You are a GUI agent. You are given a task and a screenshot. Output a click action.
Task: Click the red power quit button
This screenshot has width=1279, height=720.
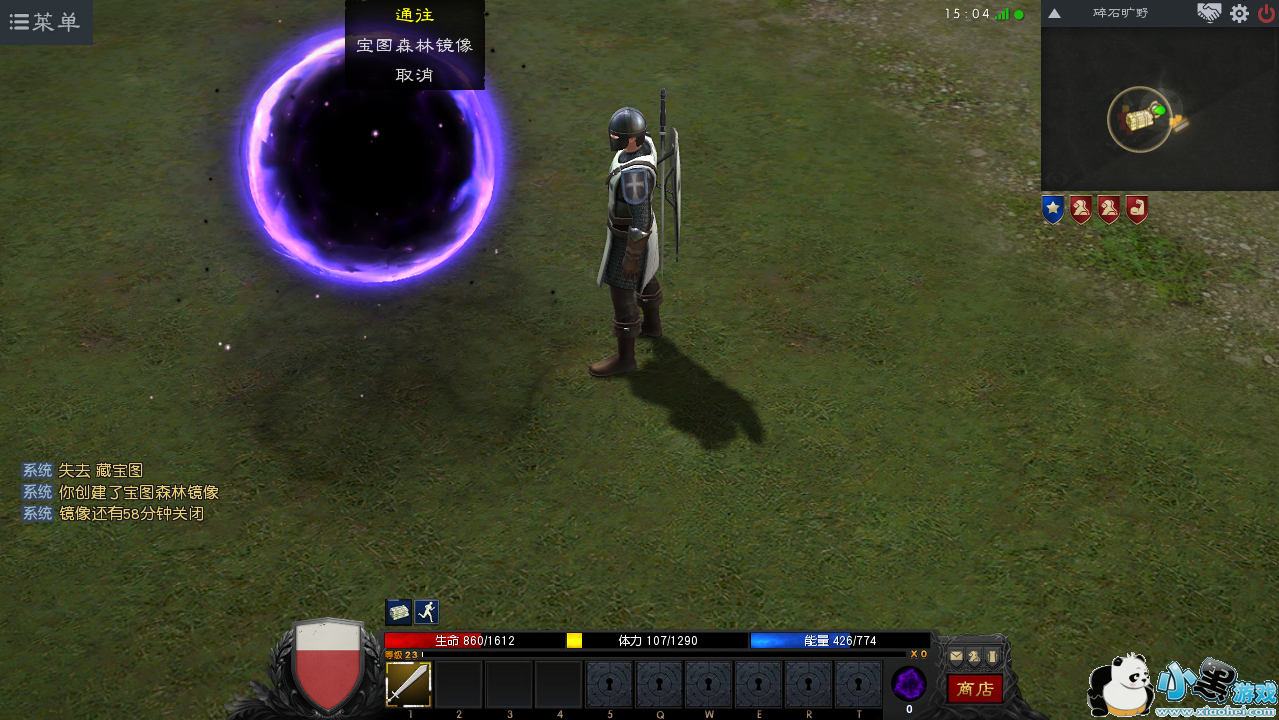click(1266, 13)
